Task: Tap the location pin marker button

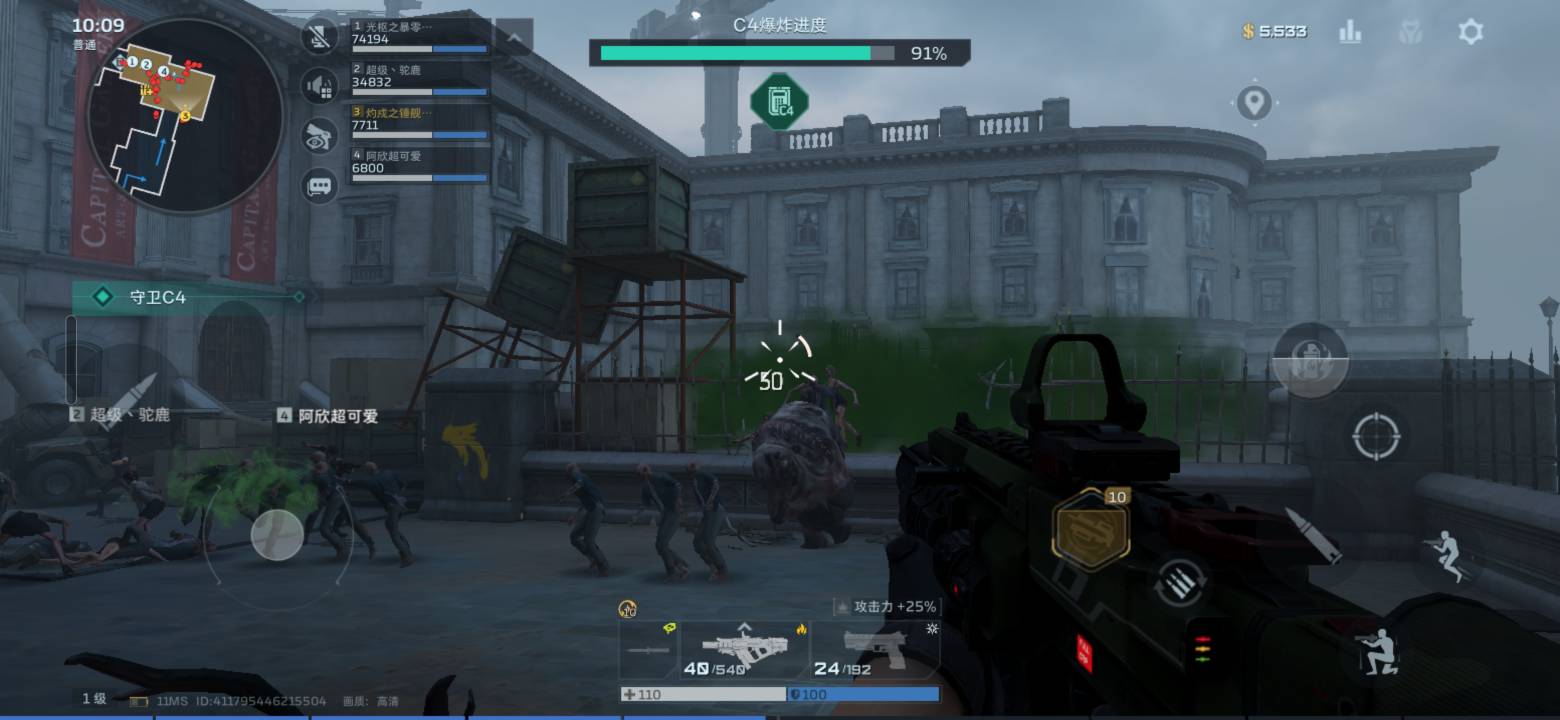Action: coord(1254,102)
